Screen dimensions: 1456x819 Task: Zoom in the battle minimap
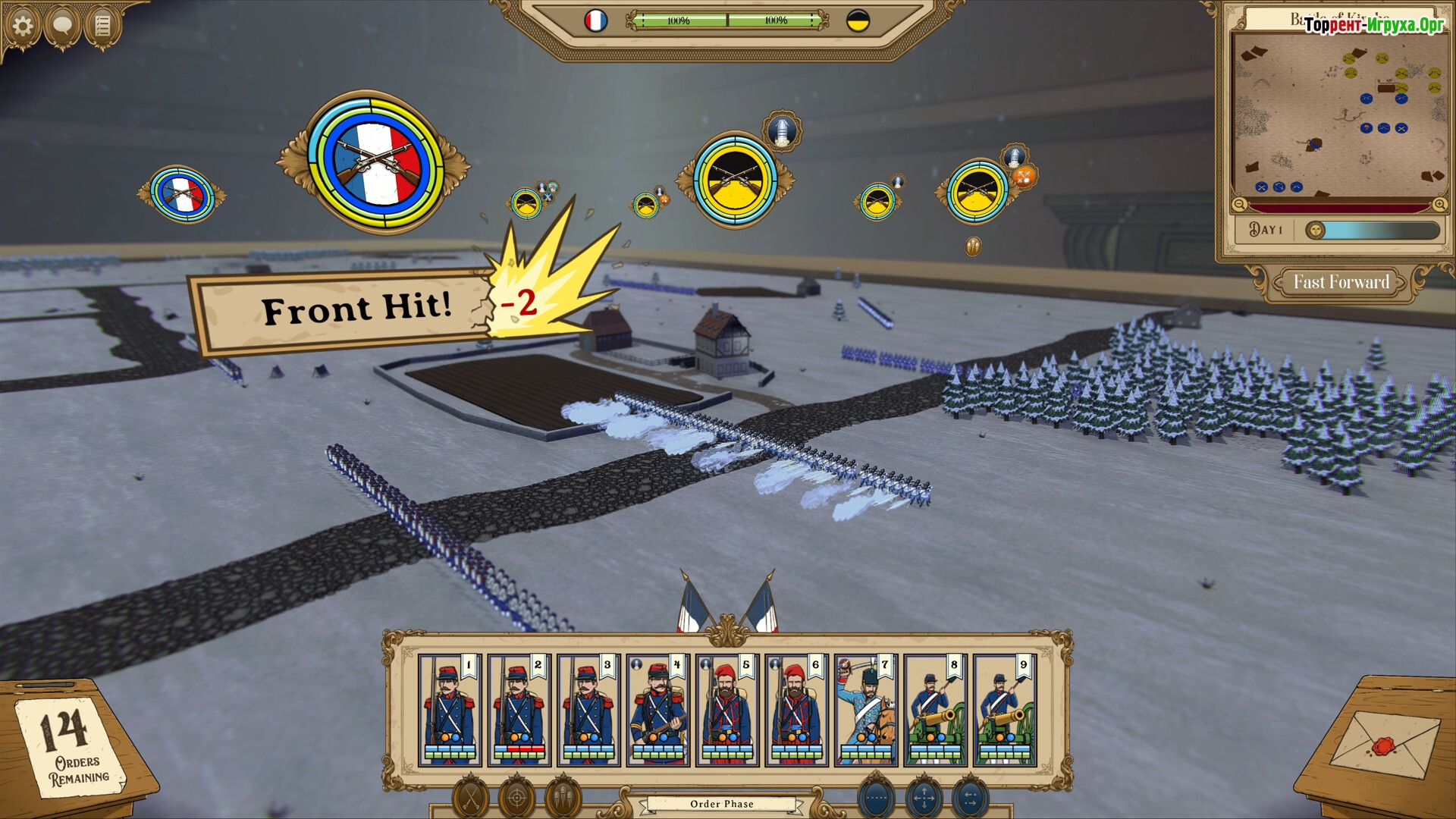pos(1439,204)
